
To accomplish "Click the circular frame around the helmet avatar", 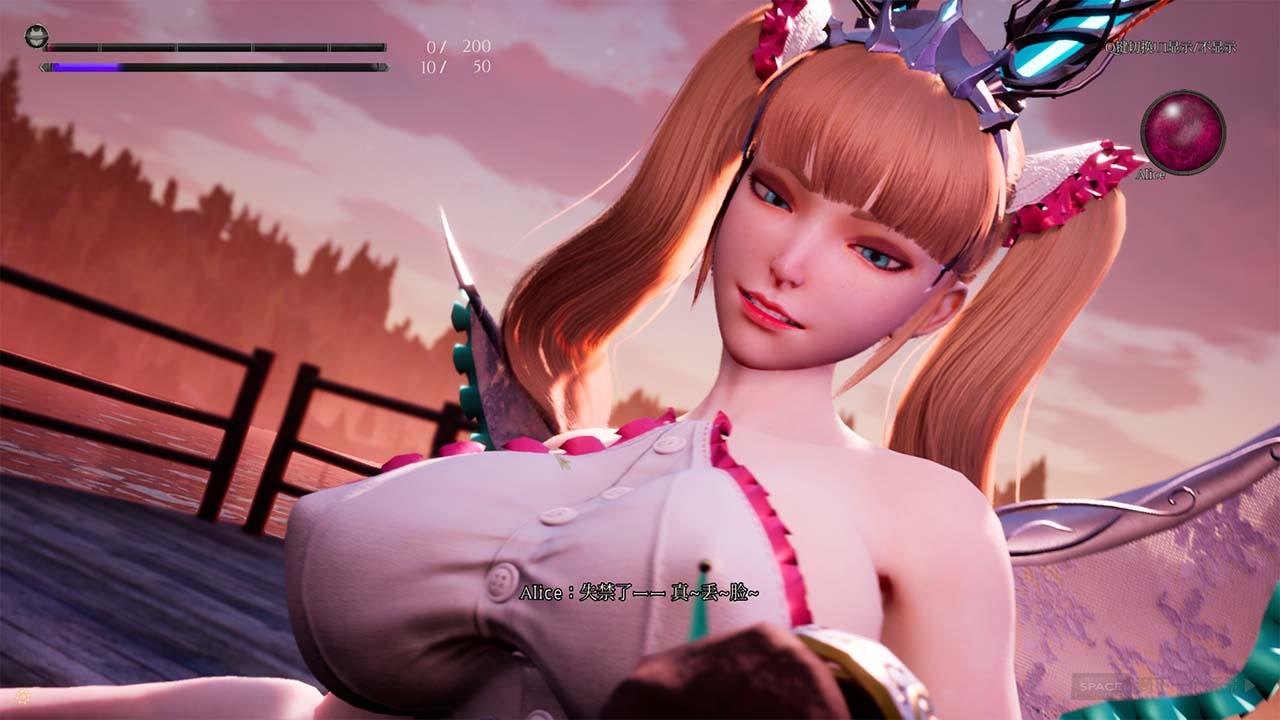I will (36, 37).
